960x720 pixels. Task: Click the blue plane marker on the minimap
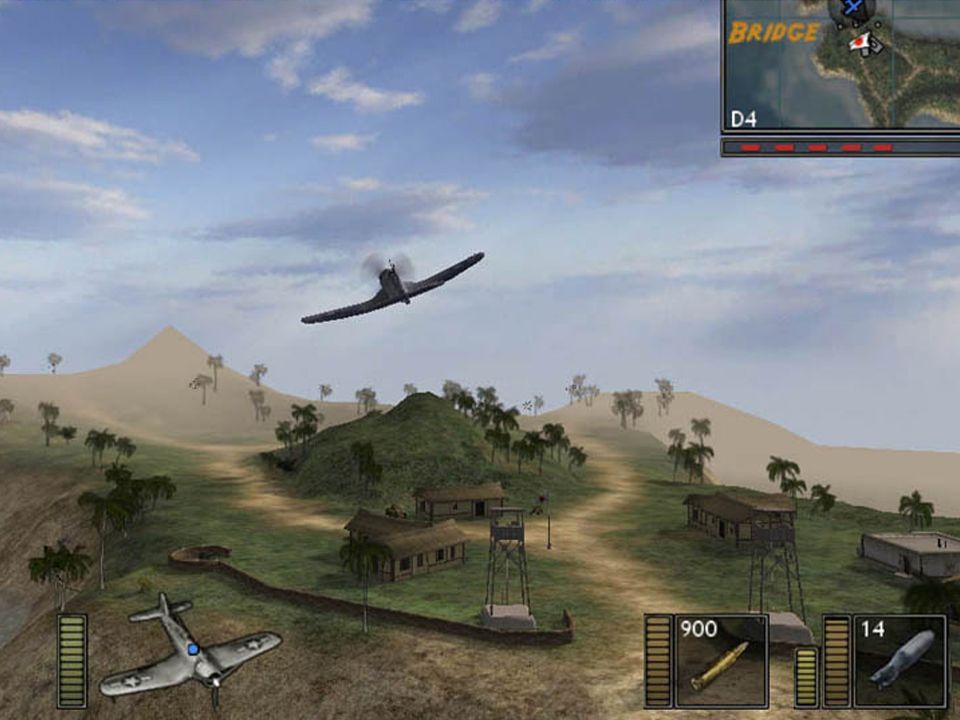pyautogui.click(x=853, y=9)
